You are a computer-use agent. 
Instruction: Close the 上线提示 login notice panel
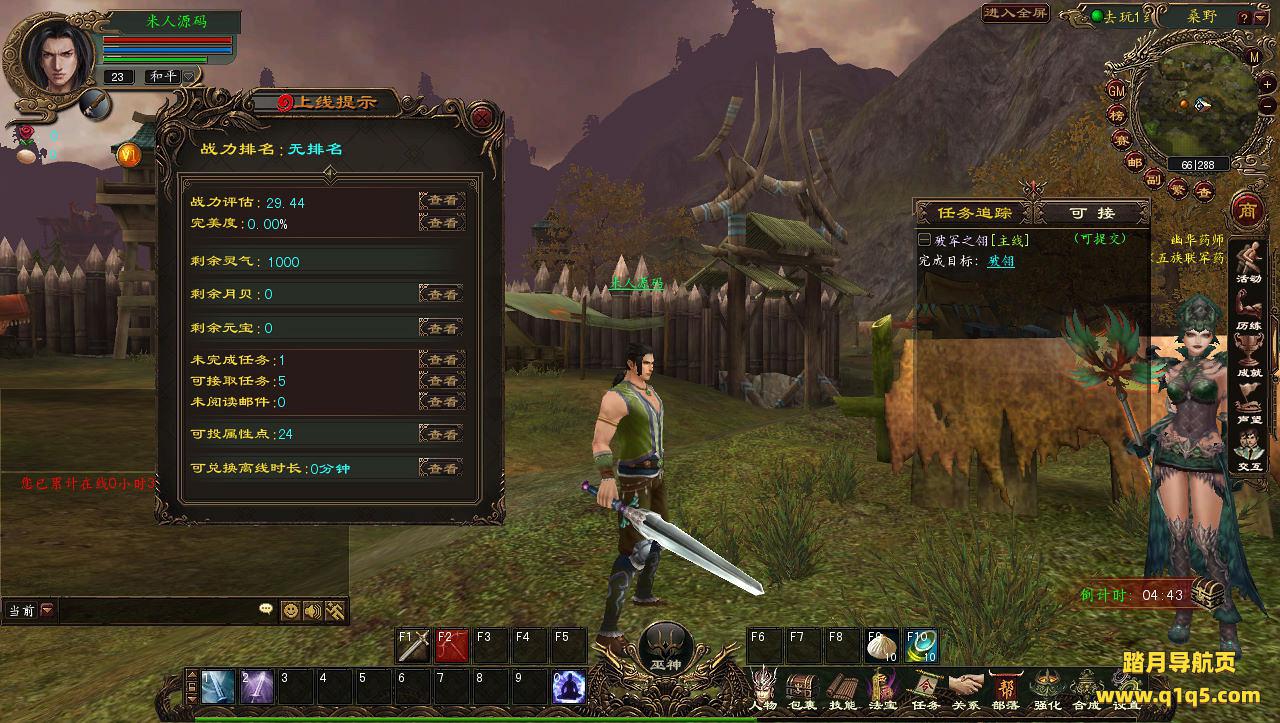pyautogui.click(x=483, y=117)
